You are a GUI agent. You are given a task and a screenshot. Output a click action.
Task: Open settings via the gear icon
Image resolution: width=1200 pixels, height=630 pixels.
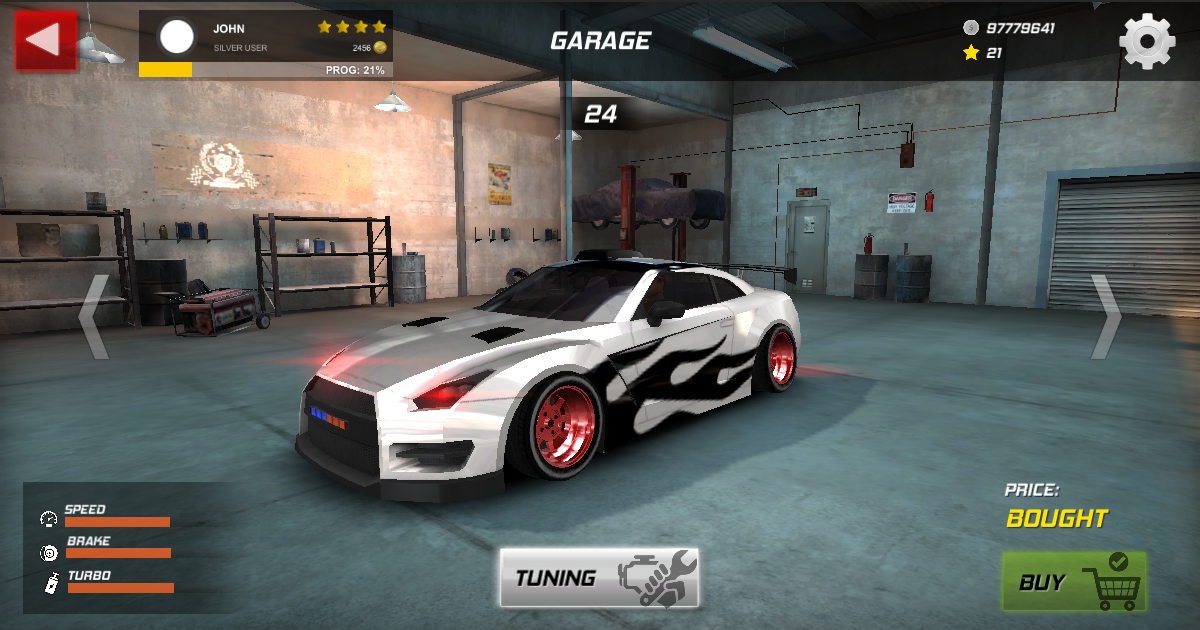[x=1146, y=41]
